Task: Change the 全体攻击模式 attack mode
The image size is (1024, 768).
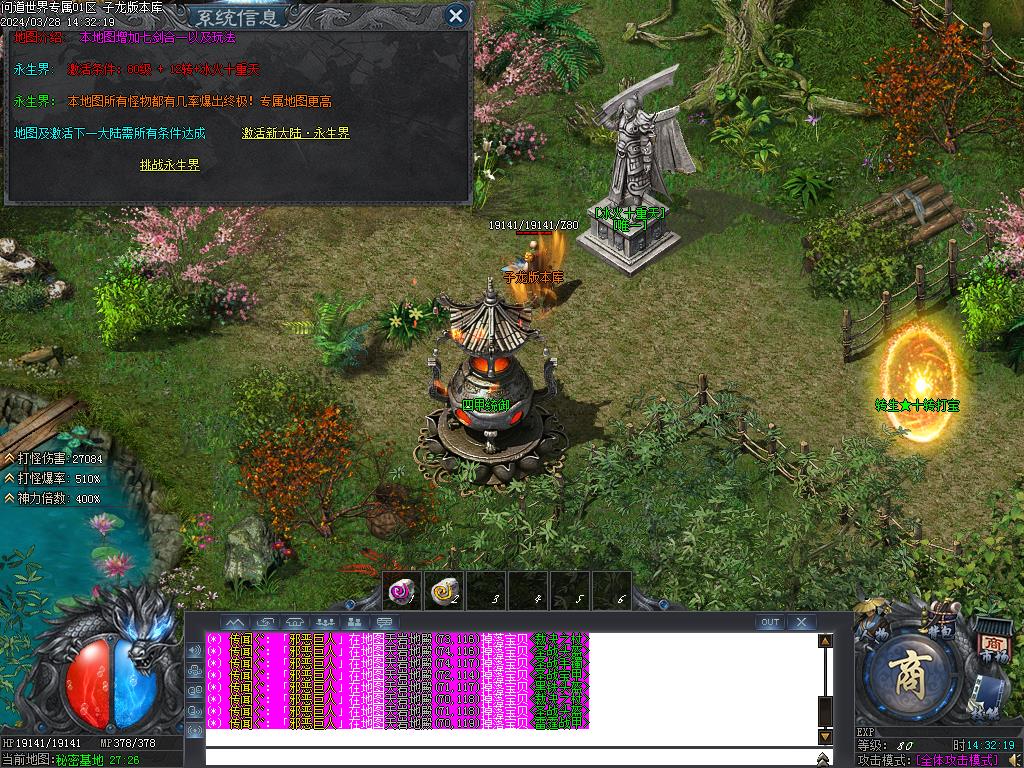Action: coord(957,760)
